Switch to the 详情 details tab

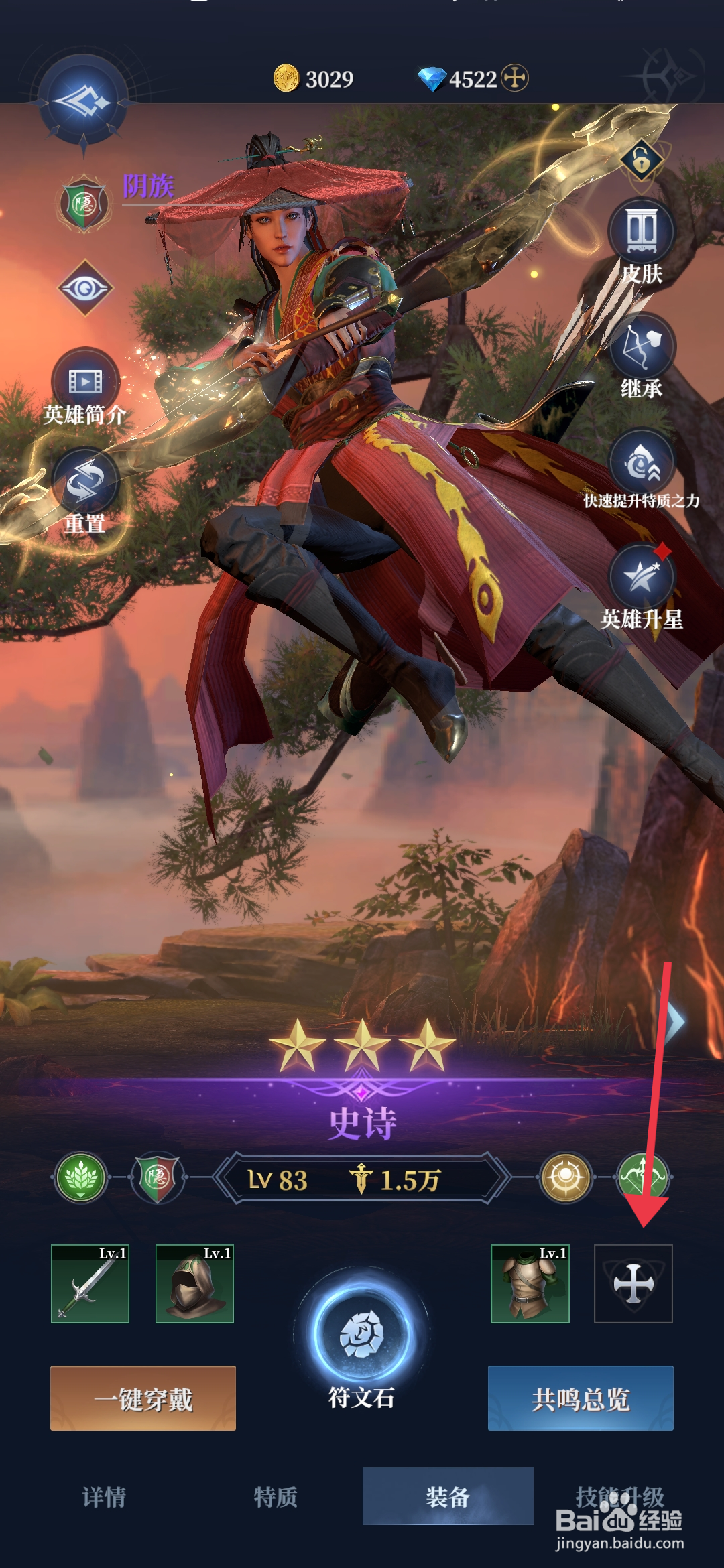click(x=104, y=1496)
